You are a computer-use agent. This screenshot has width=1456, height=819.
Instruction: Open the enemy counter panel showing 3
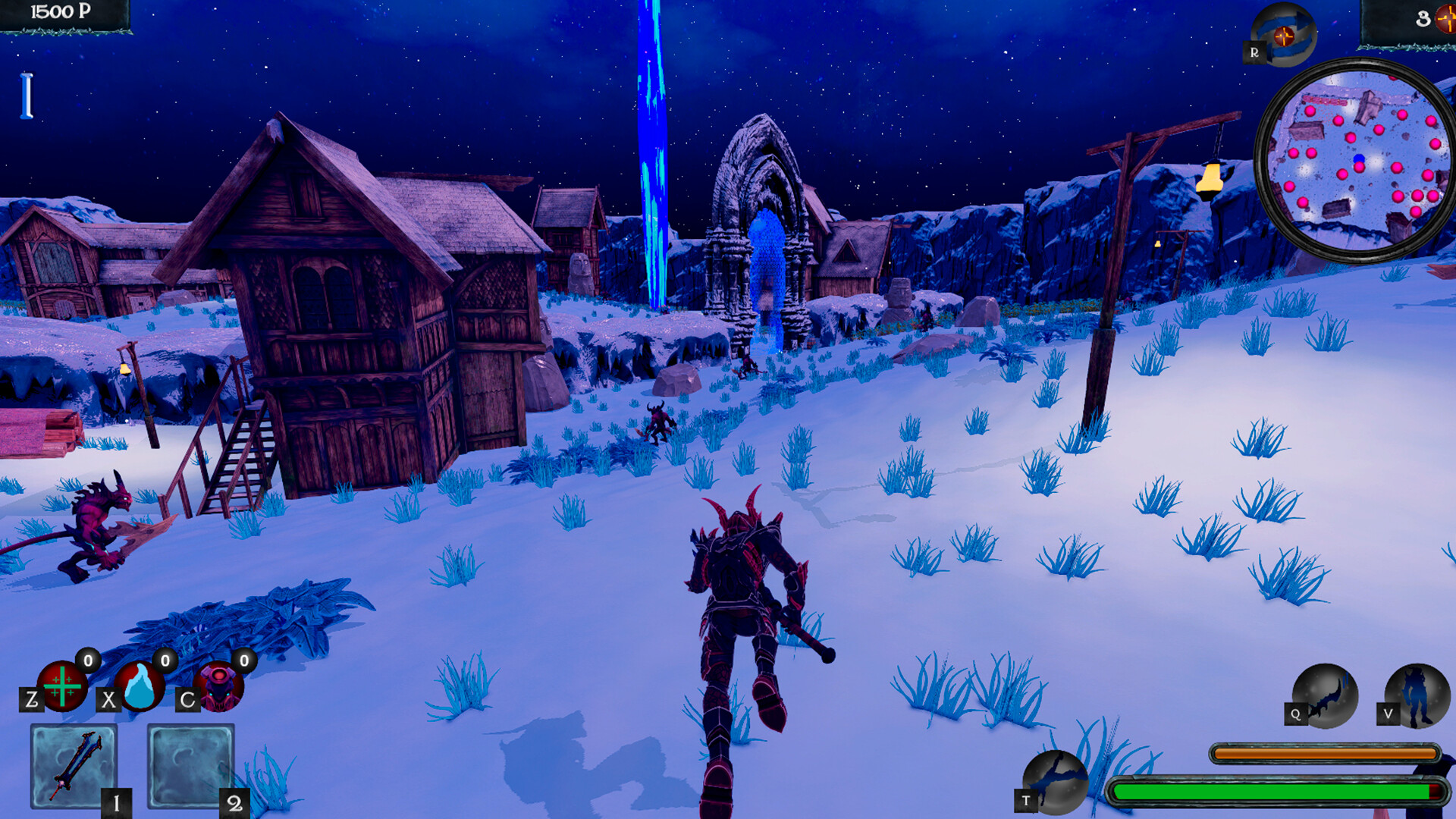[1424, 19]
